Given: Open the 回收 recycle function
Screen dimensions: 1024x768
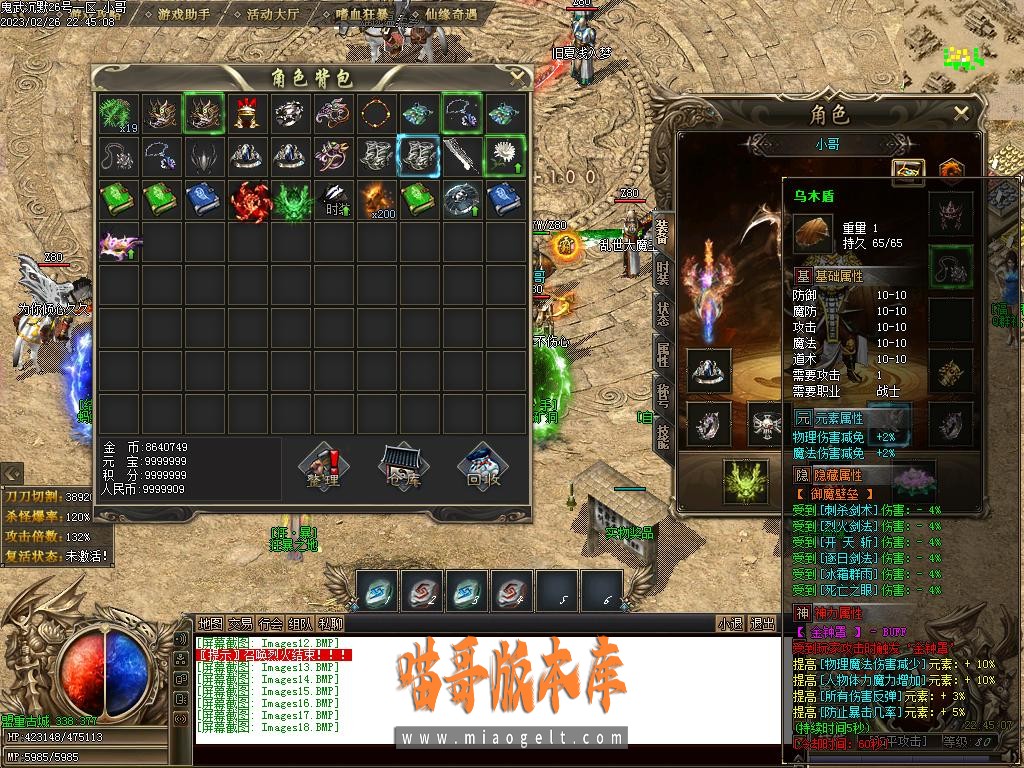Looking at the screenshot, I should point(484,467).
